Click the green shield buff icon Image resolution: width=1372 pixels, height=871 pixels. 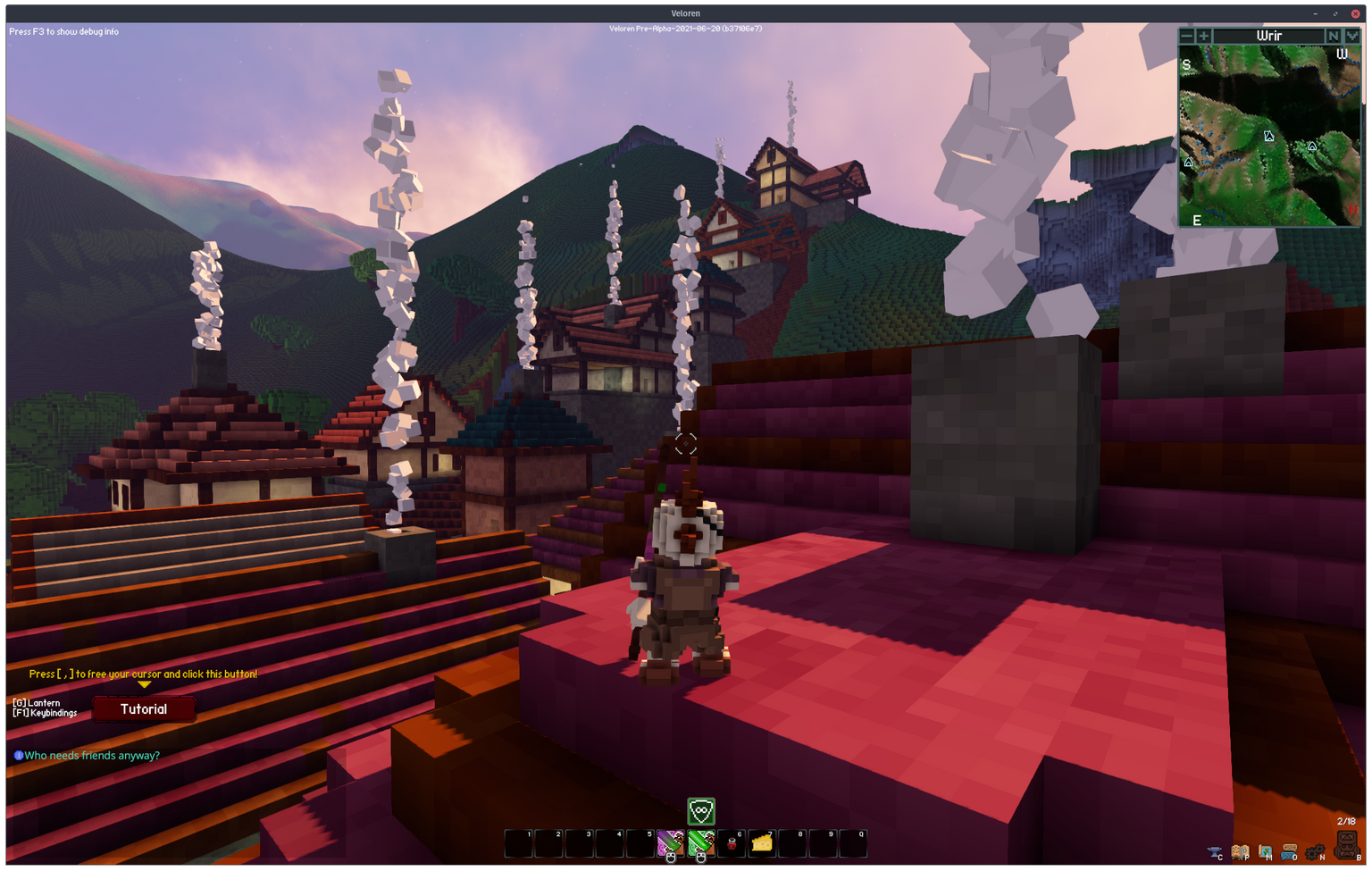click(701, 812)
